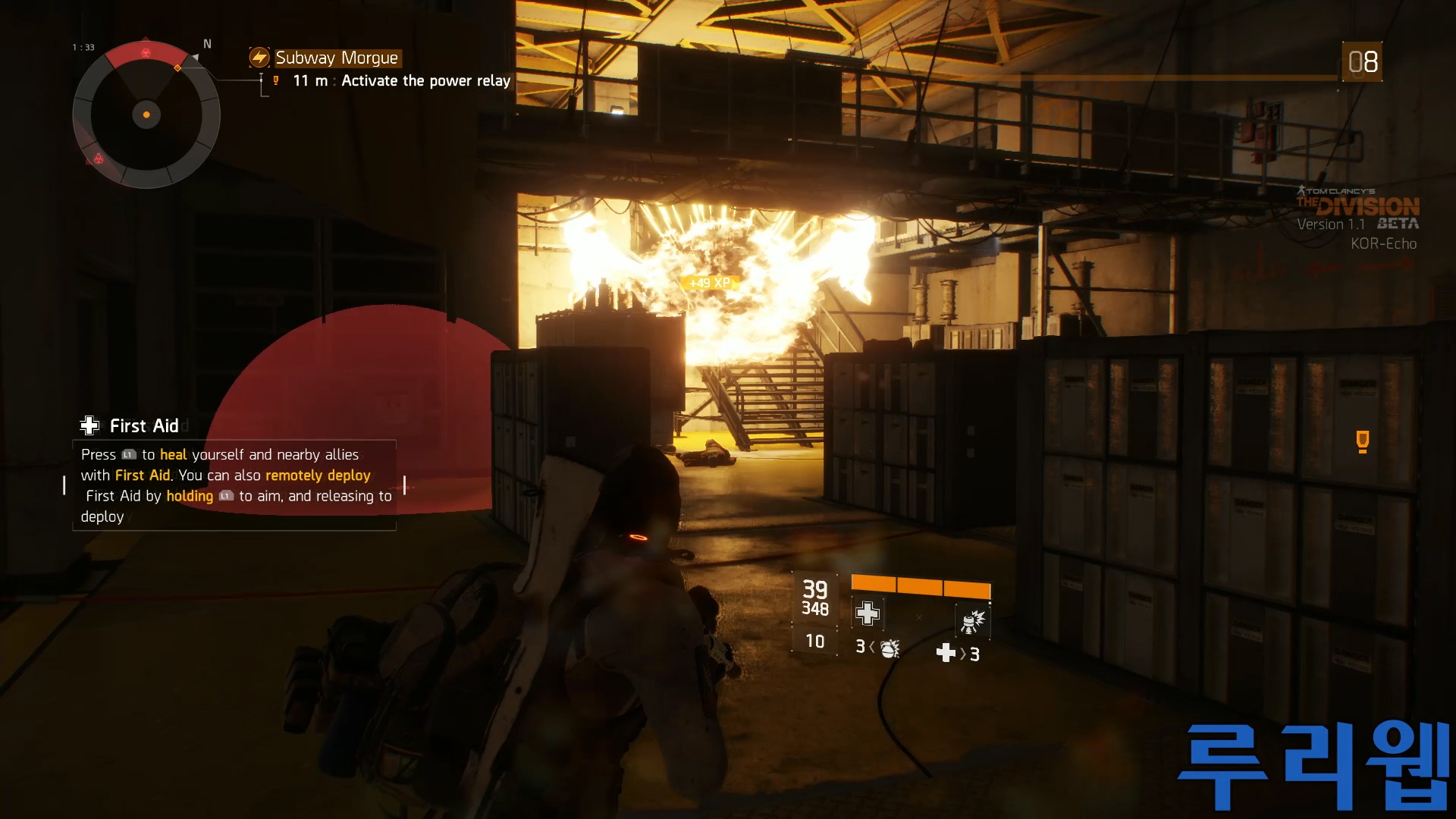
Task: Click the orange objective waypoint marker
Action: click(x=1362, y=441)
